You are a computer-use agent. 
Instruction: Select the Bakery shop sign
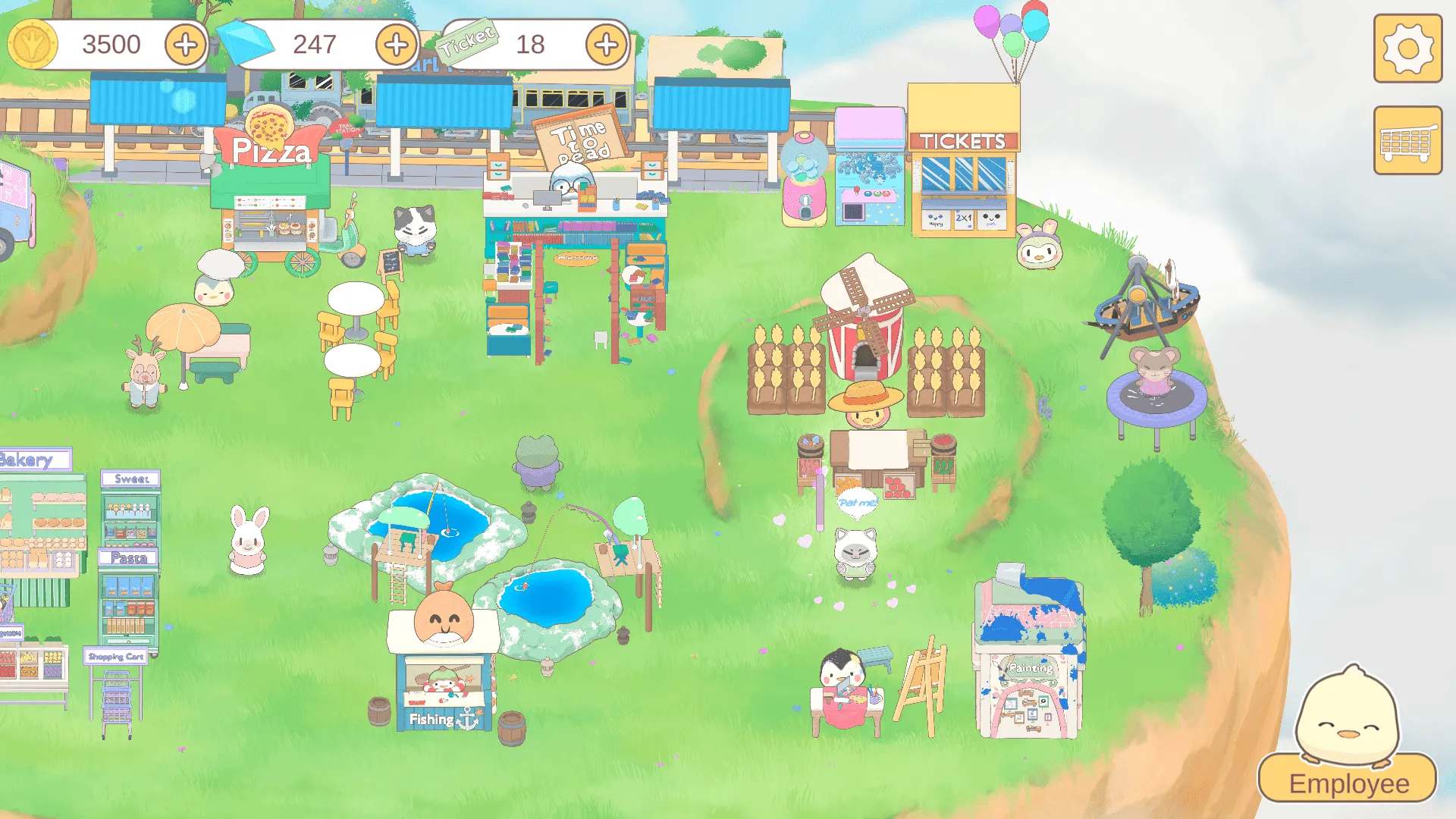[x=29, y=460]
